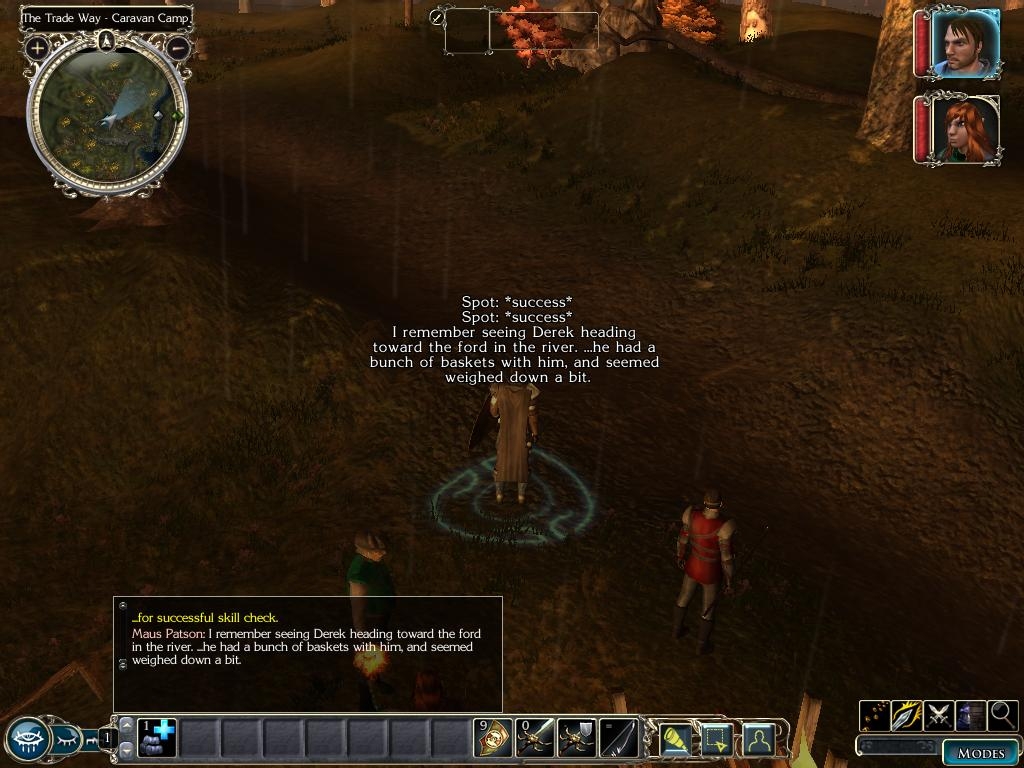Select the longbow hotbar slot
Image resolution: width=1024 pixels, height=768 pixels.
pos(618,738)
